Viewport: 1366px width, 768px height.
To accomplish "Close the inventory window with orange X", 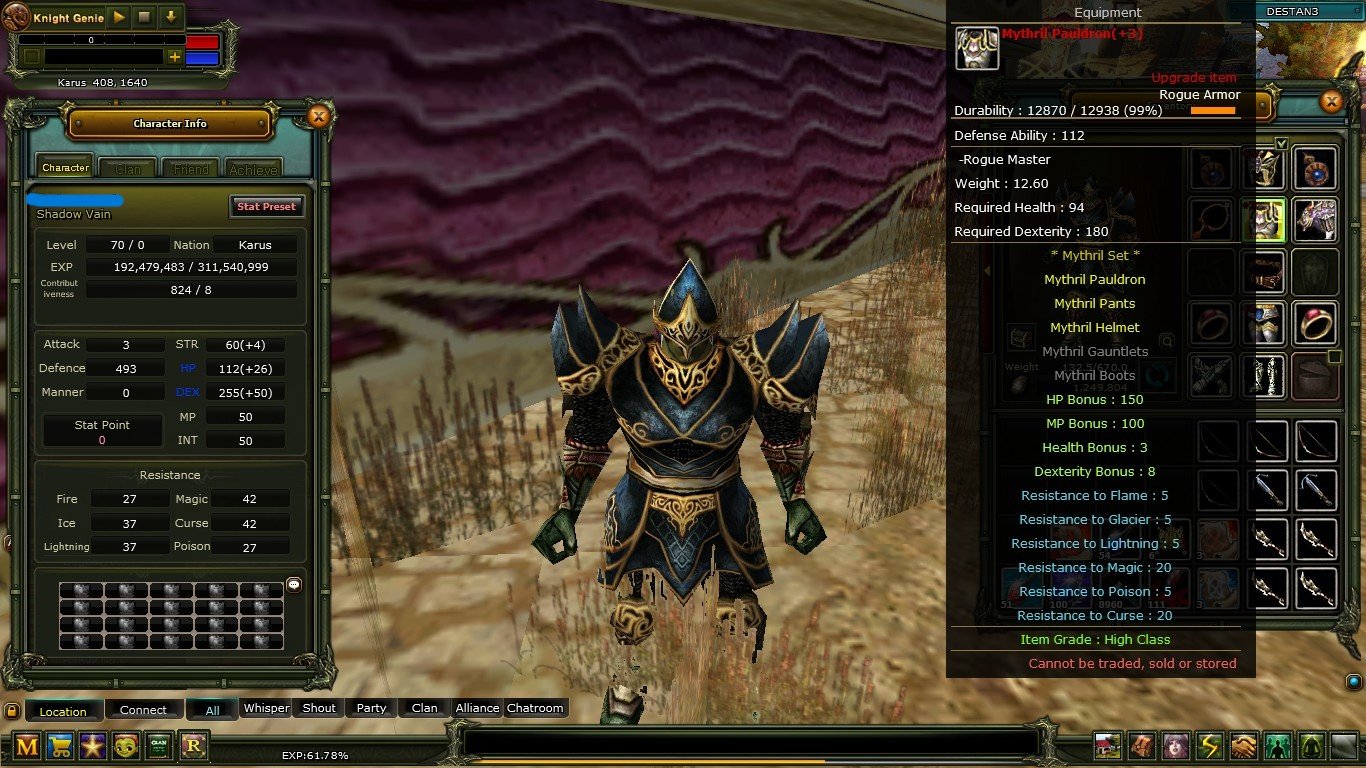I will pos(1331,101).
